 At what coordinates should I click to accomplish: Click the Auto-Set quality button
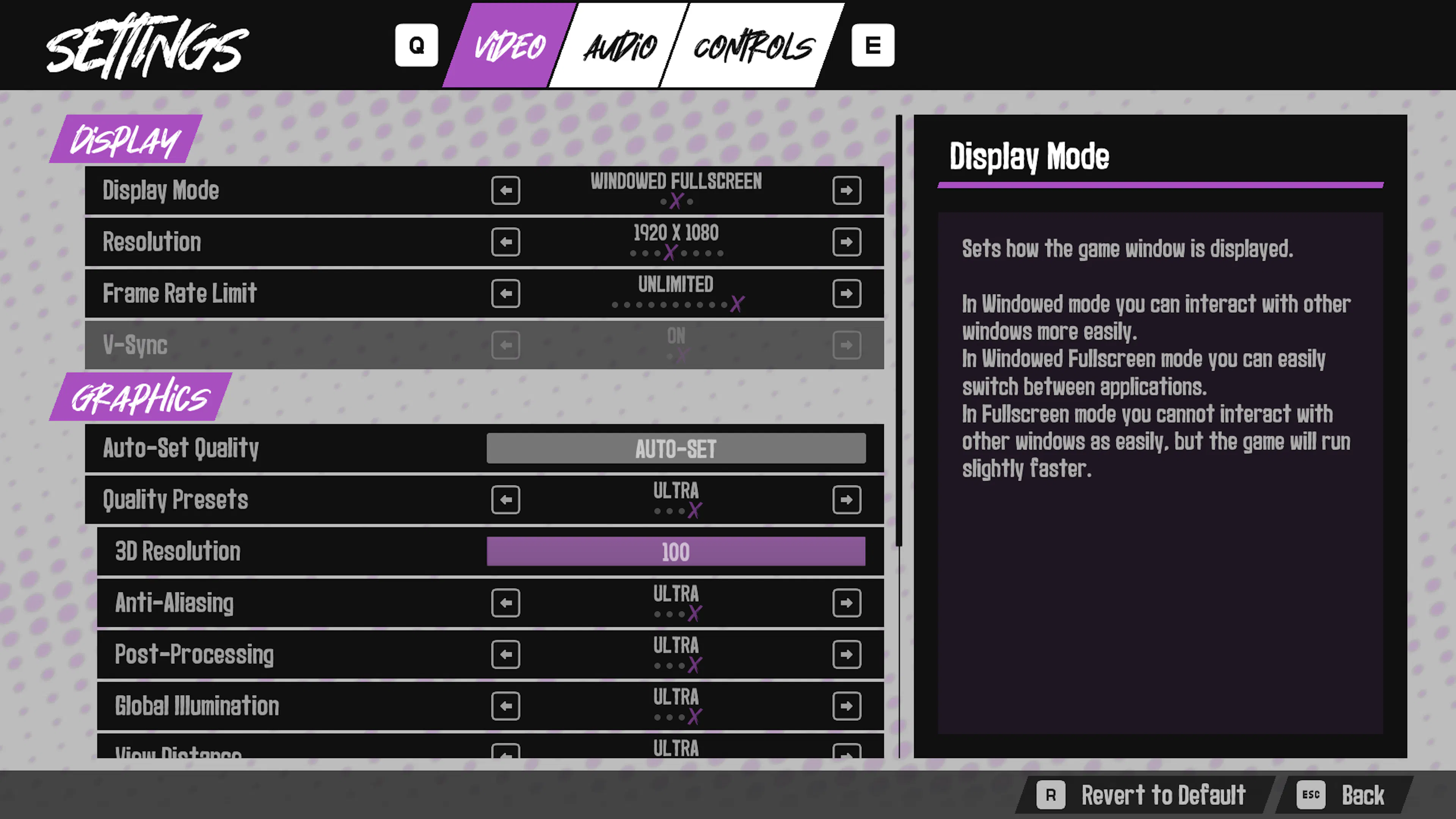tap(675, 449)
